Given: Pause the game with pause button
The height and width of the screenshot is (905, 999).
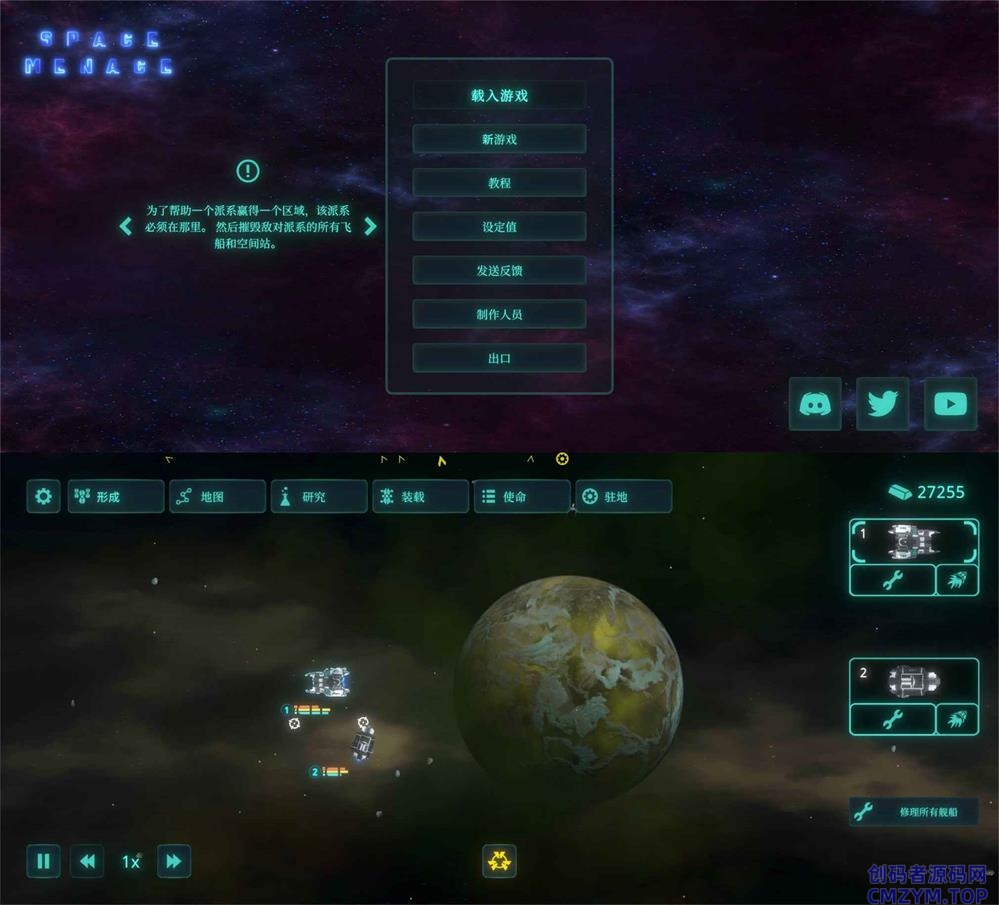Looking at the screenshot, I should (x=43, y=861).
